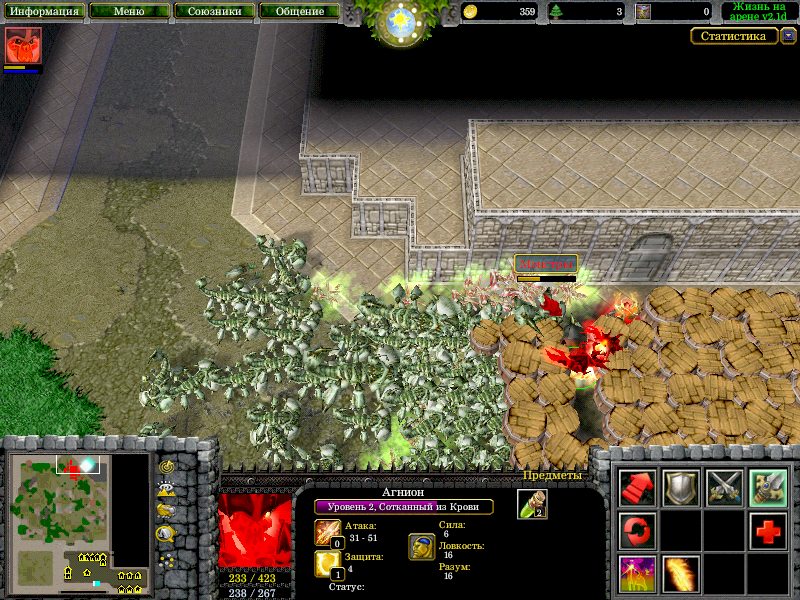
Task: Choose the shield Hold Position command
Action: click(681, 487)
